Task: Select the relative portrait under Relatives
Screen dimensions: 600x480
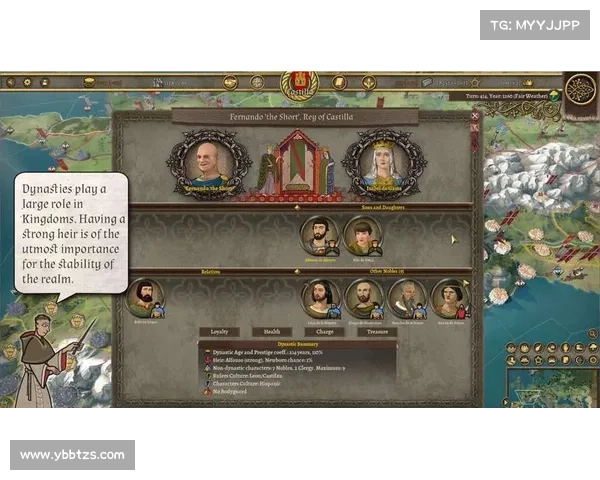Action: [145, 296]
